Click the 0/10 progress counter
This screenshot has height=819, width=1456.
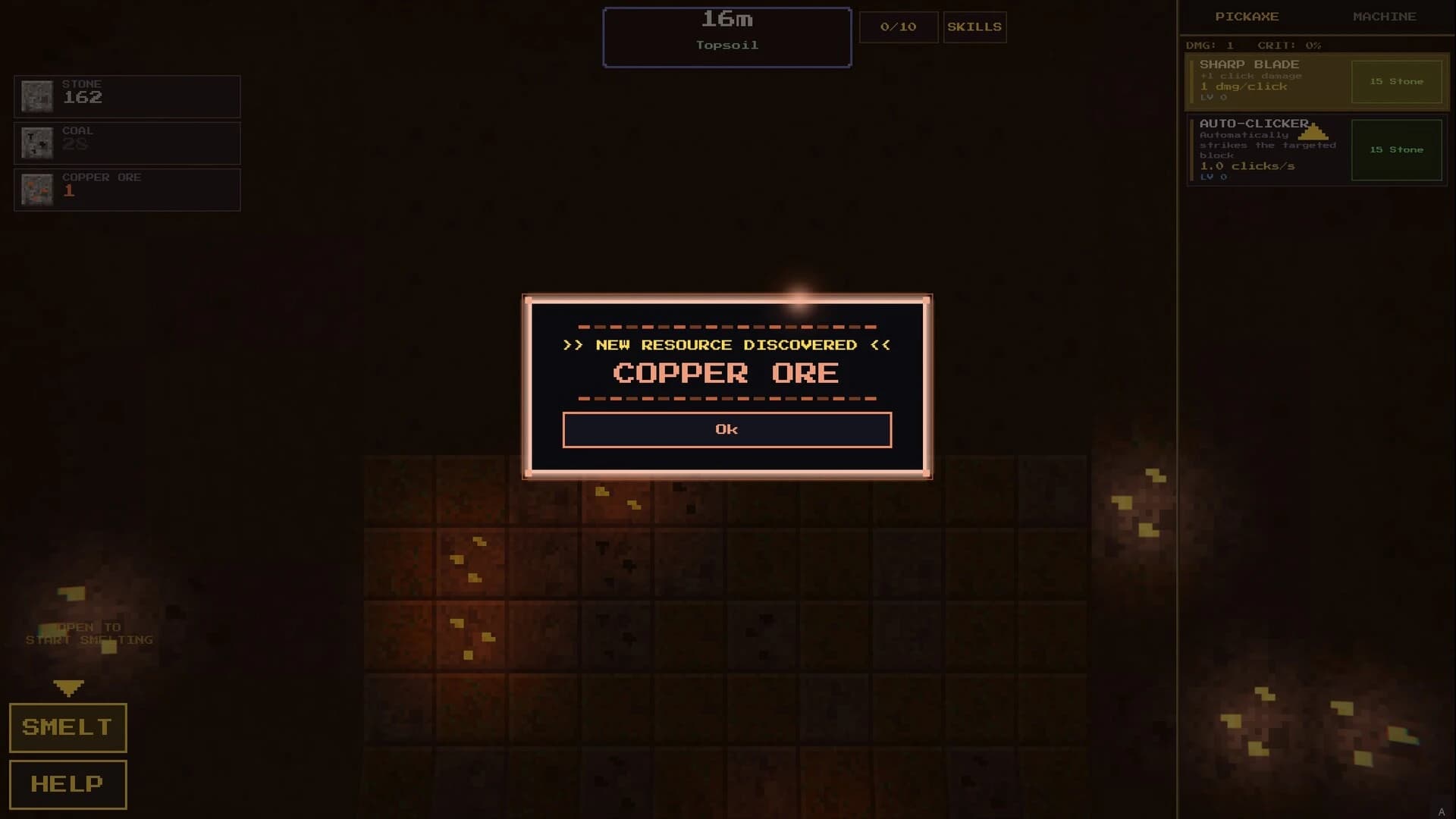[898, 27]
